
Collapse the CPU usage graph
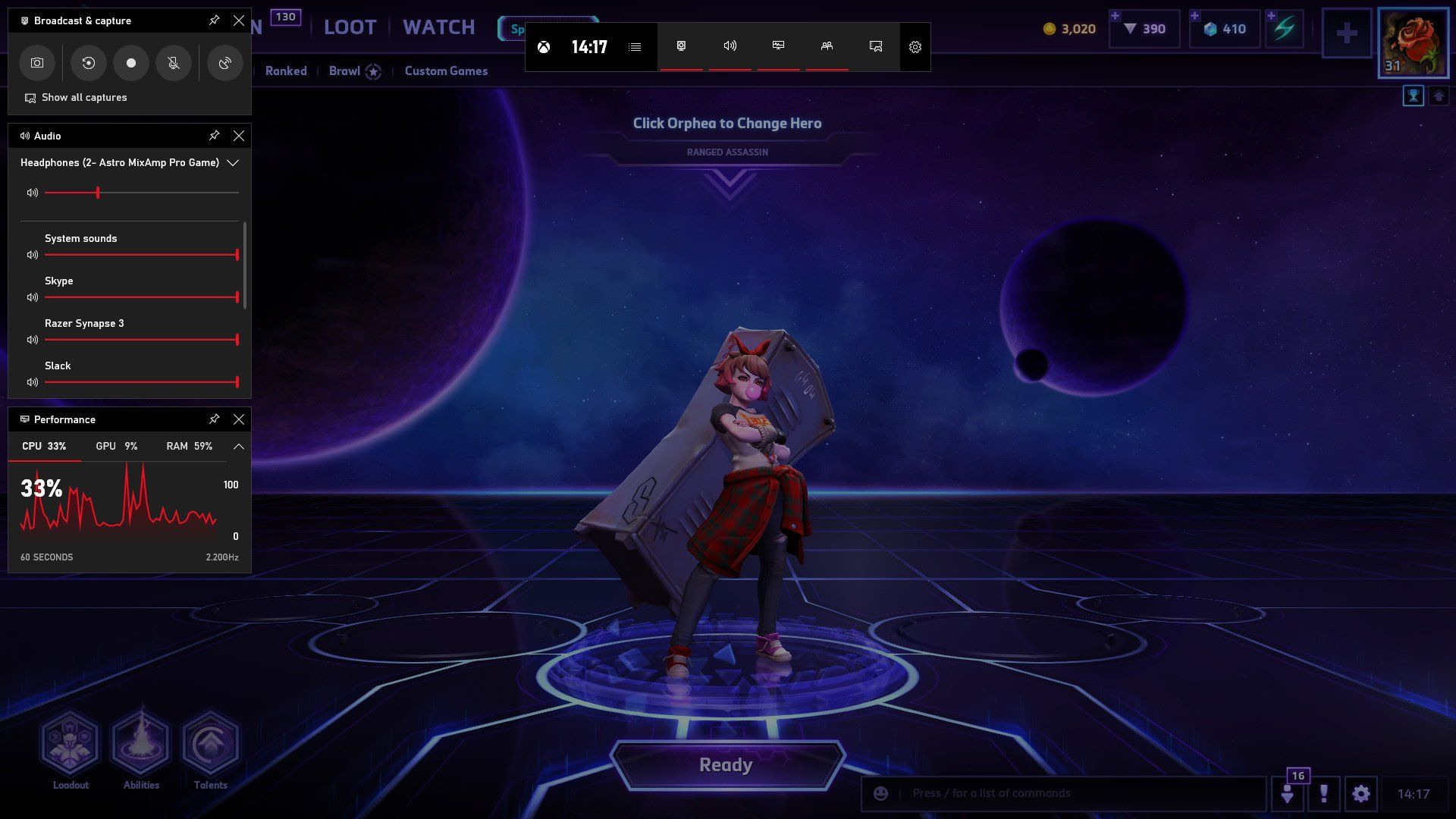[237, 446]
